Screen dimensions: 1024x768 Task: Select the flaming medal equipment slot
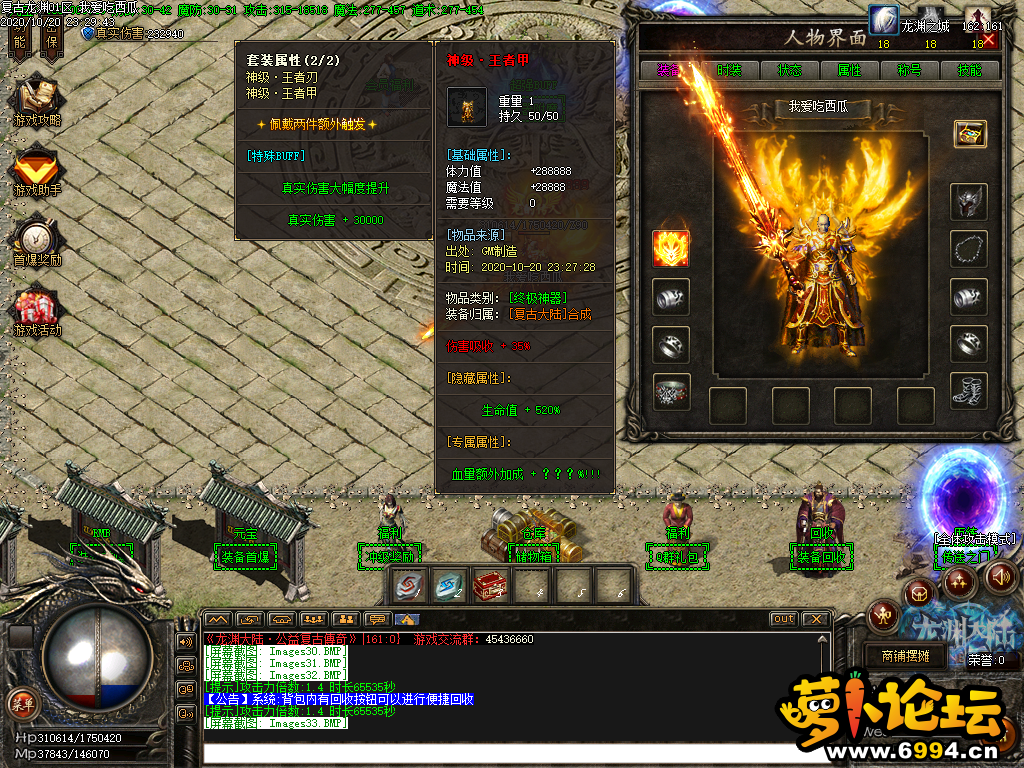[x=671, y=248]
